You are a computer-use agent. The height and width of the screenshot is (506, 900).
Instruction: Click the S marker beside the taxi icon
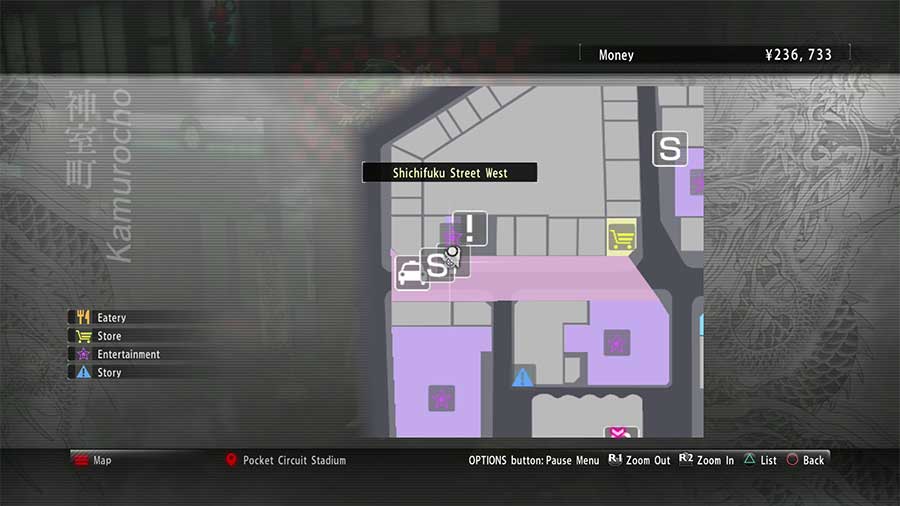pos(436,265)
